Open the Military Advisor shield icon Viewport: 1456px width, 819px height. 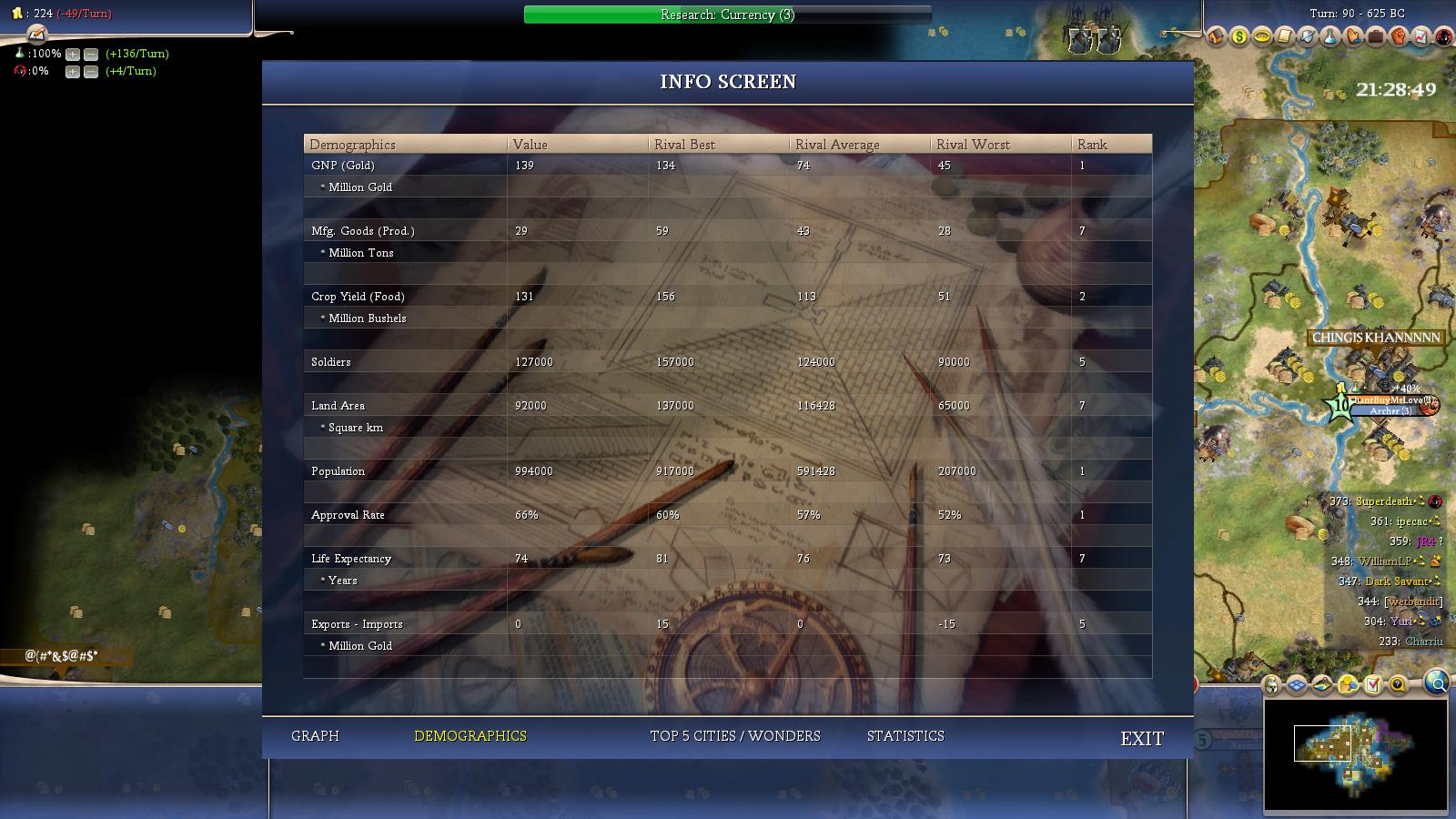tap(1307, 38)
